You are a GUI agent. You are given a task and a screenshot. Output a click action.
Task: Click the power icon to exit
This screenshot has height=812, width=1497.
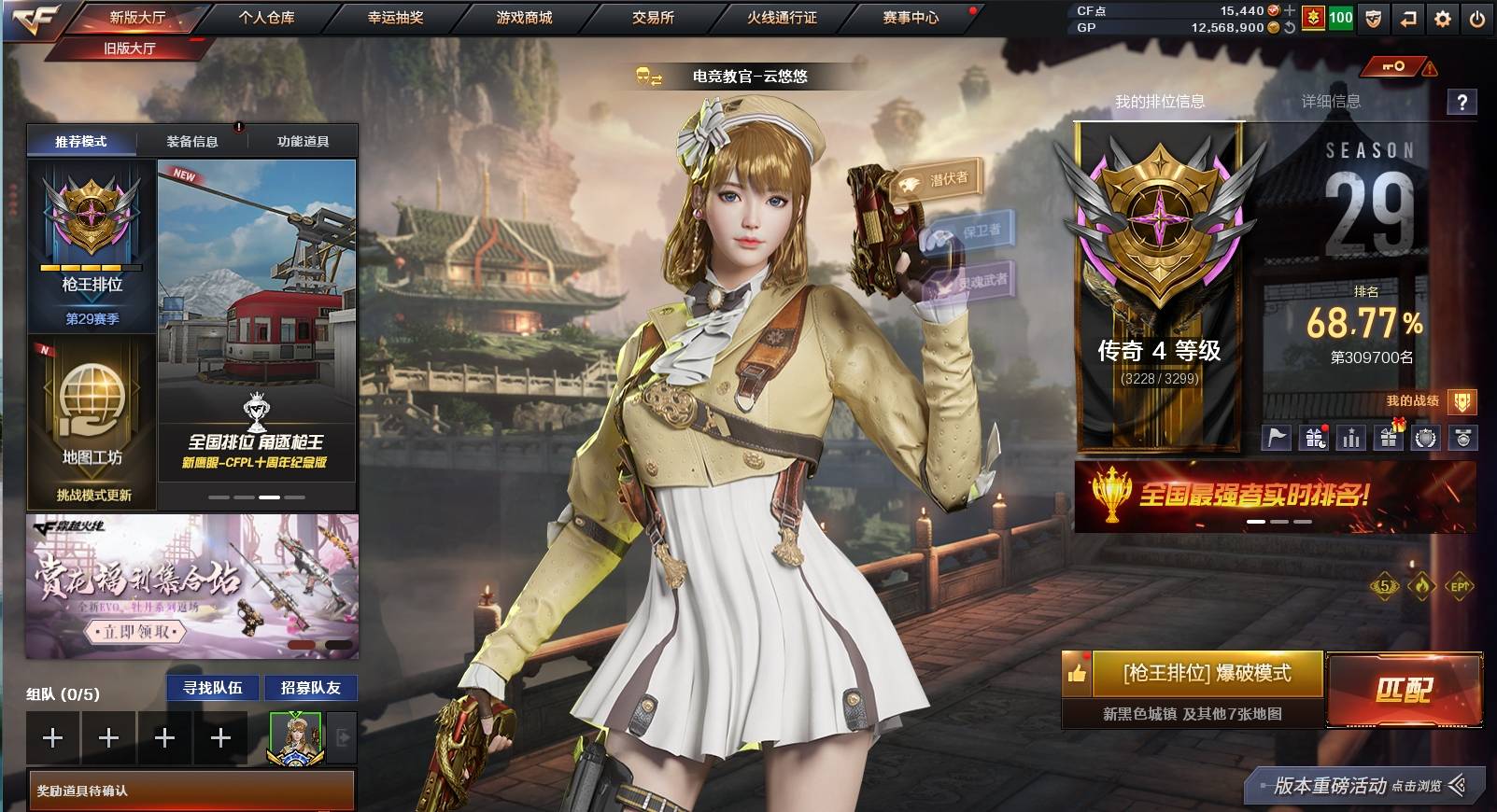coord(1476,19)
